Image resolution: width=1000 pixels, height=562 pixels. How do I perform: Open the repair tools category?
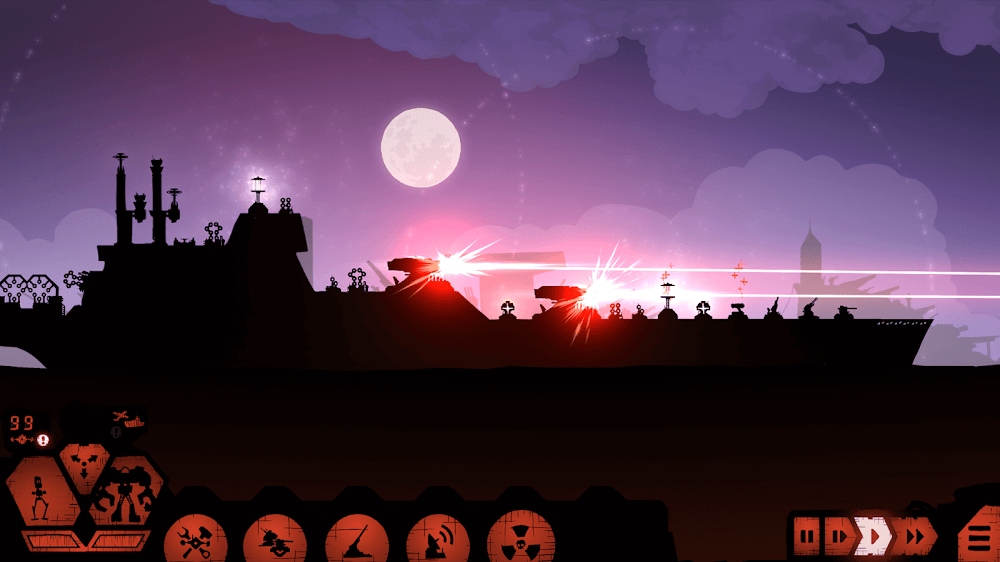pyautogui.click(x=194, y=541)
